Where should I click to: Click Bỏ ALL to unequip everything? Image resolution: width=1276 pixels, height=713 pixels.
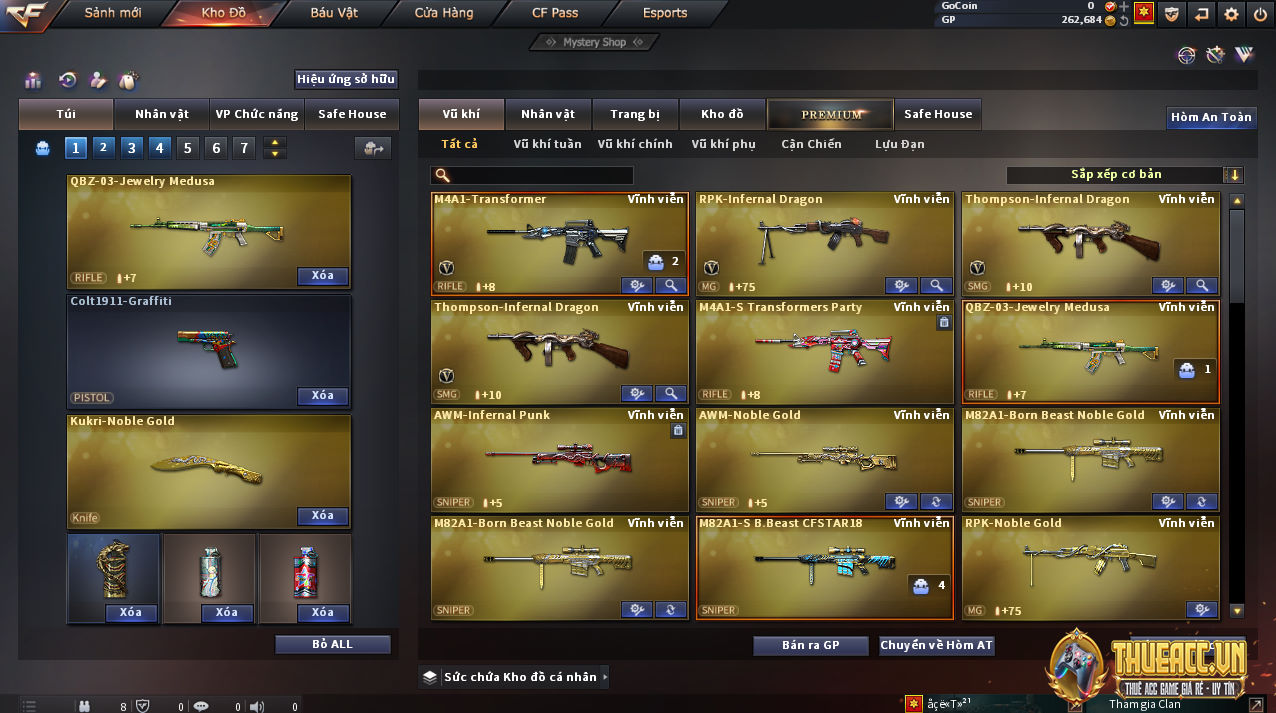click(332, 644)
